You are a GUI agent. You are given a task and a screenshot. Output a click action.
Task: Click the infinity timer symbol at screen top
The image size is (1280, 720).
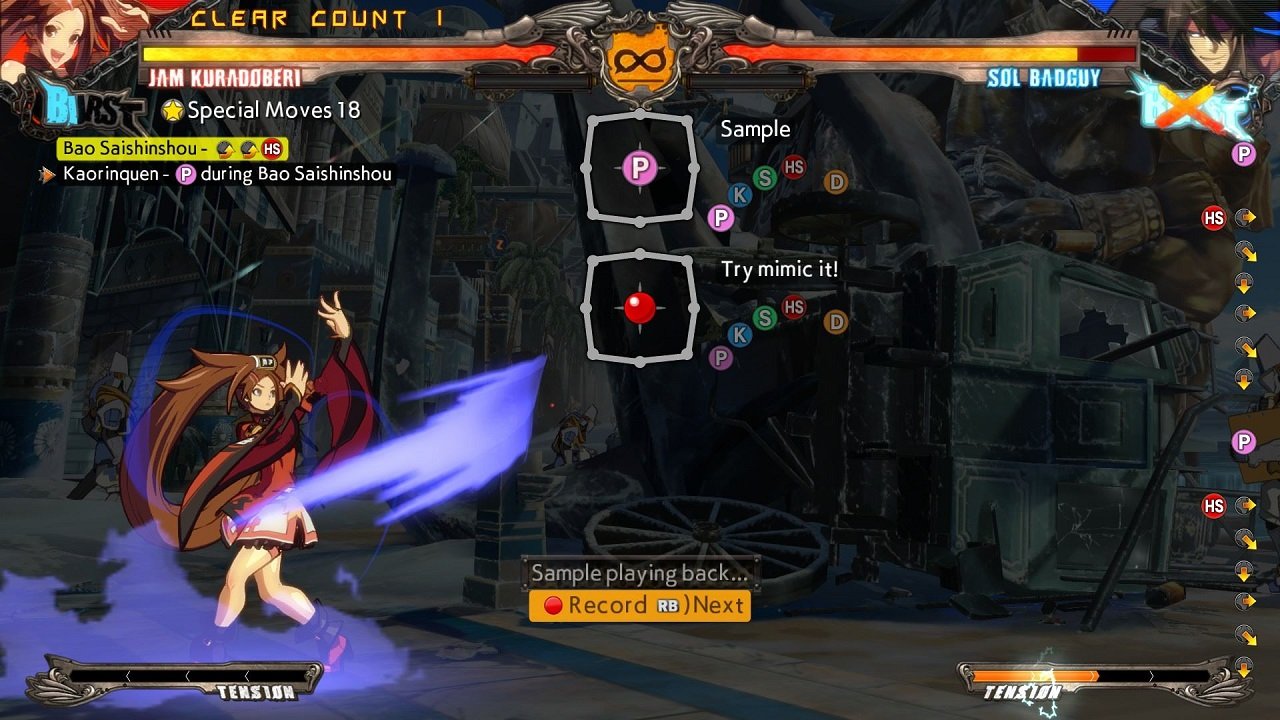coord(641,62)
